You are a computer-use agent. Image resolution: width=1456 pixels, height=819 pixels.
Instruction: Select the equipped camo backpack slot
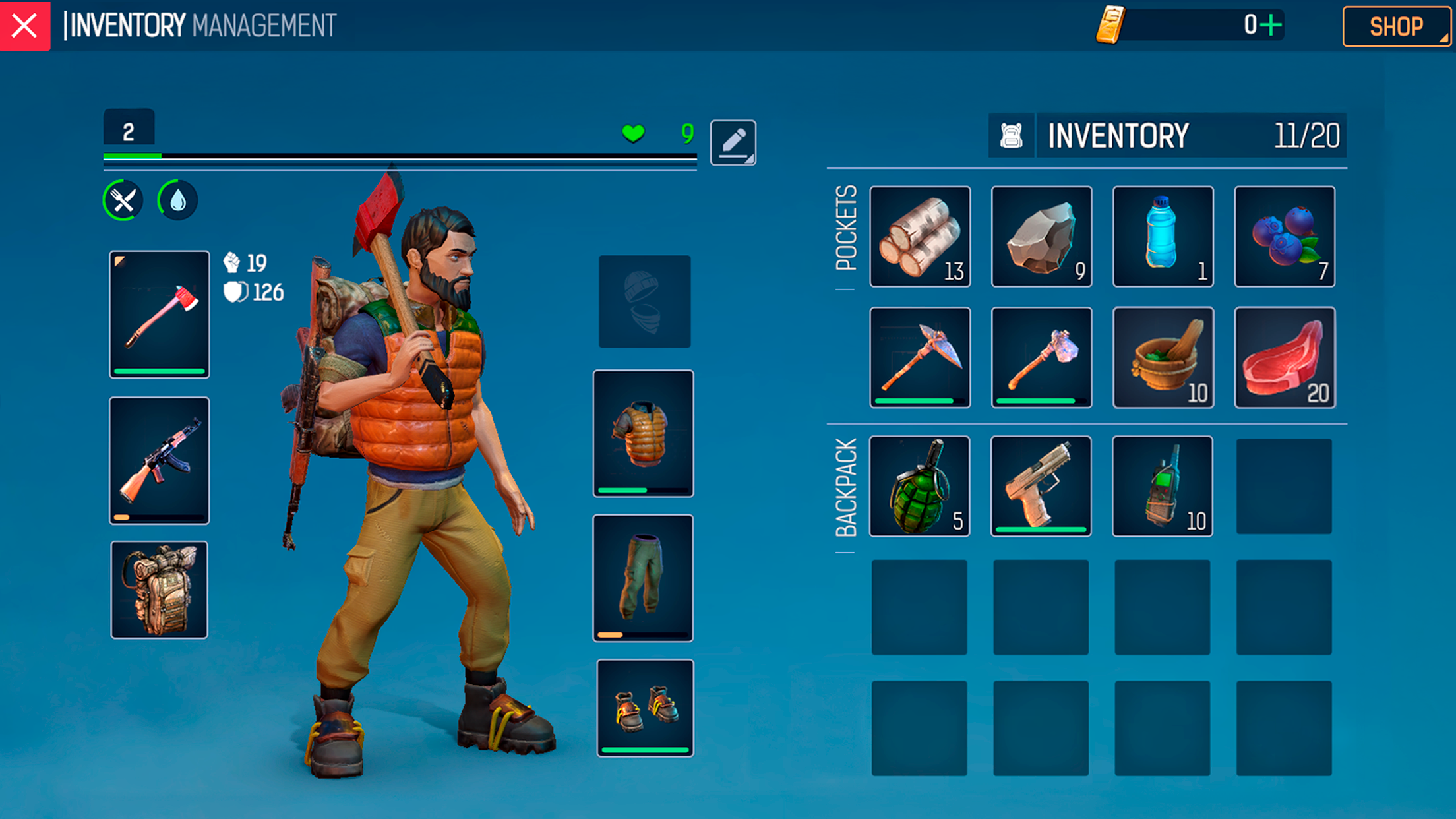click(160, 590)
